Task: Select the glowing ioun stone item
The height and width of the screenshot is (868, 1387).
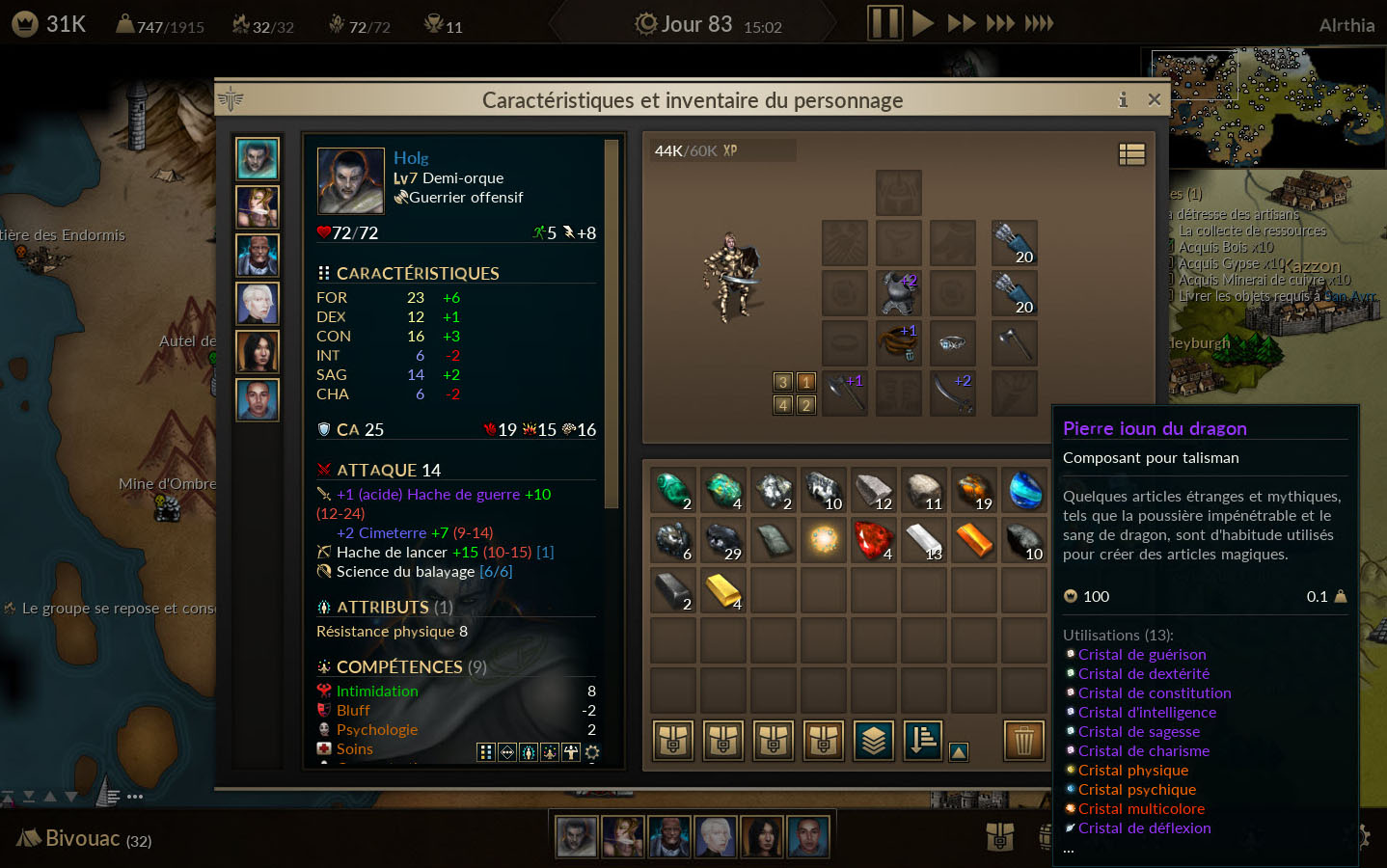Action: pos(824,540)
